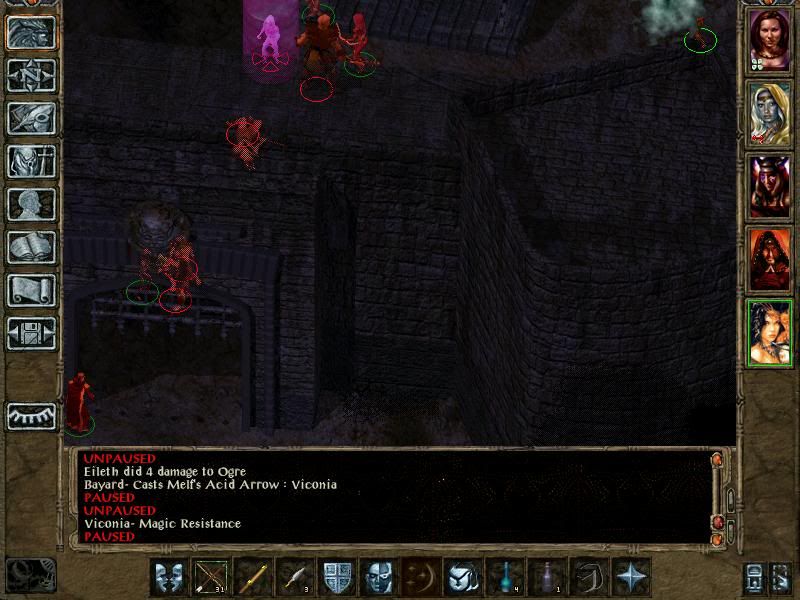The height and width of the screenshot is (600, 800).
Task: Open the area map with the compass button
Action: coord(31,75)
